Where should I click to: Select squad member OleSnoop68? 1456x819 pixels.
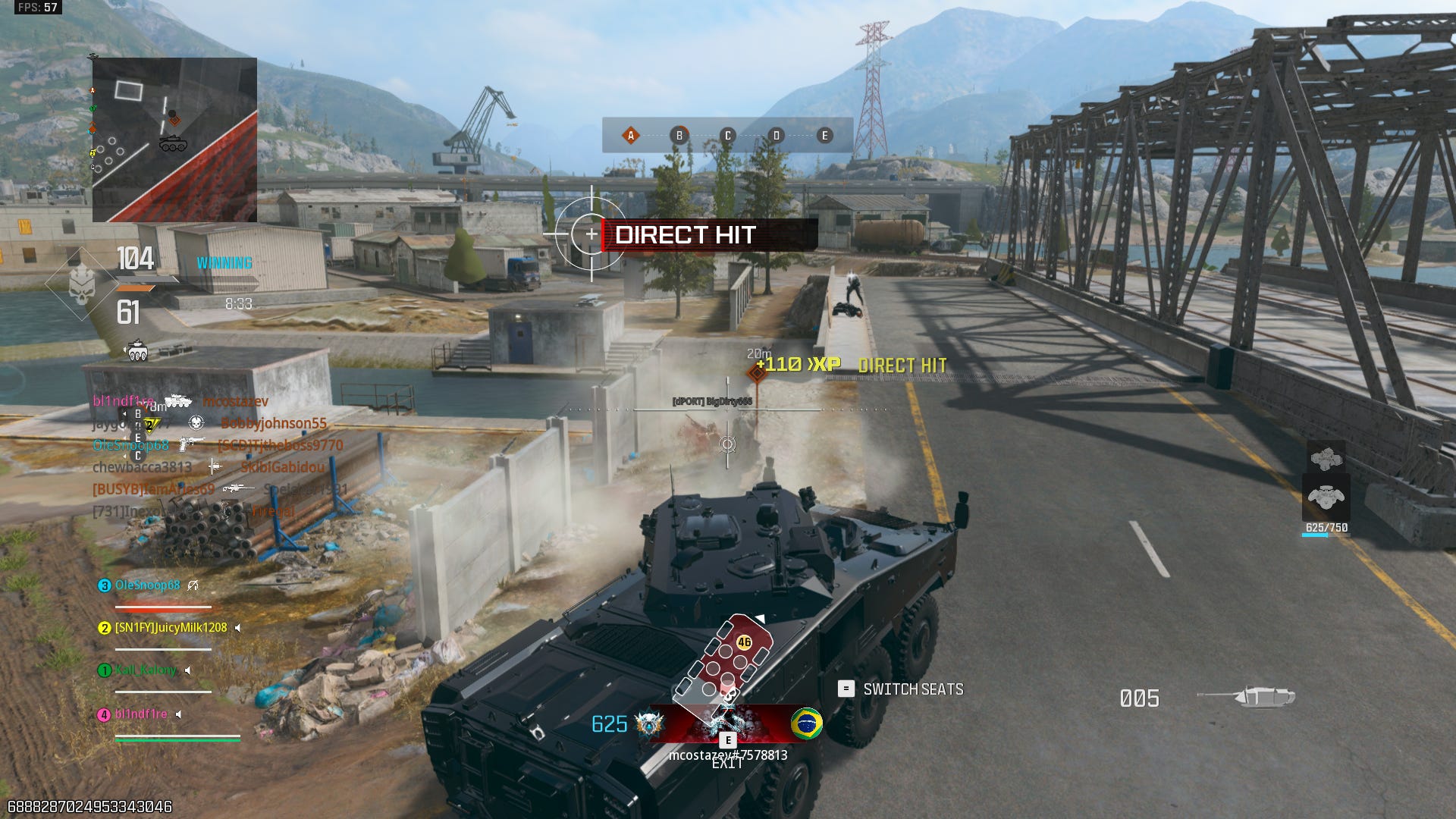click(x=147, y=585)
